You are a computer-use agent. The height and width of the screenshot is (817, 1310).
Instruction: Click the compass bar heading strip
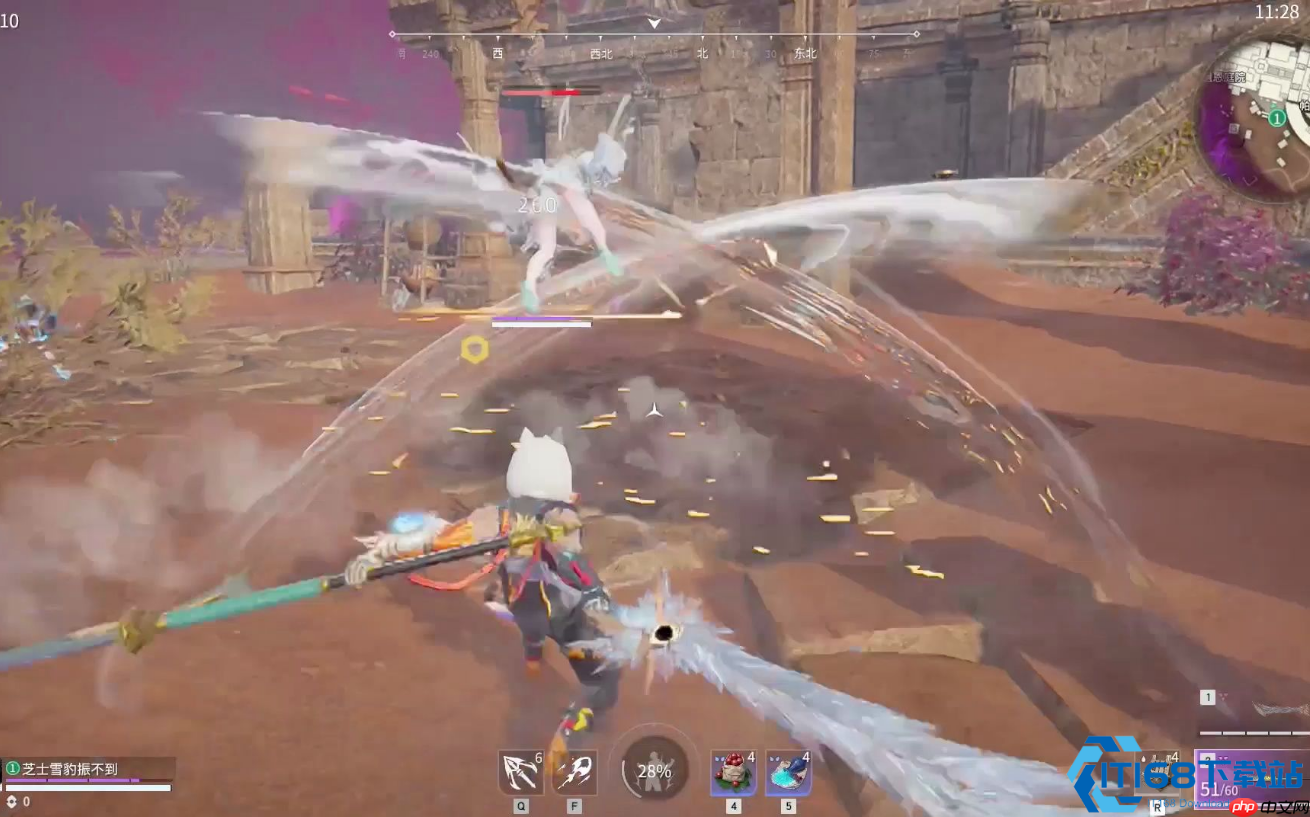point(654,42)
